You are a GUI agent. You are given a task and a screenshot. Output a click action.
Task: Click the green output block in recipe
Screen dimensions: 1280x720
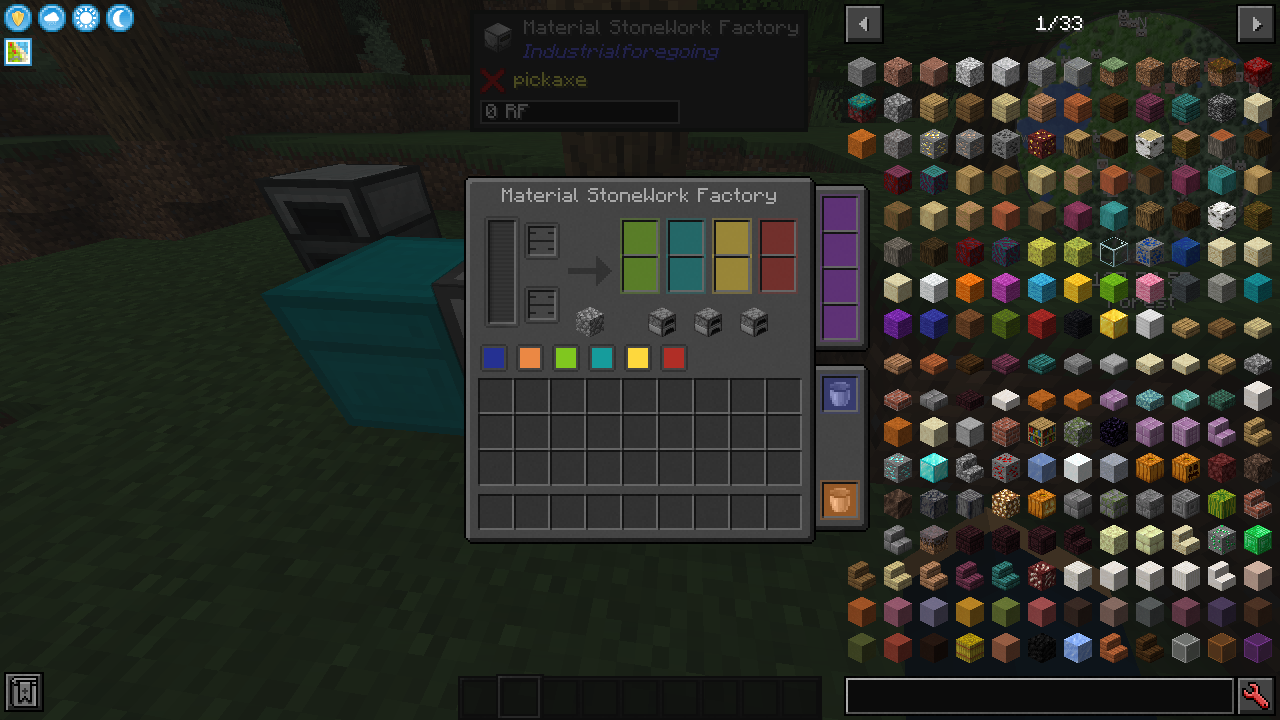pyautogui.click(x=640, y=253)
